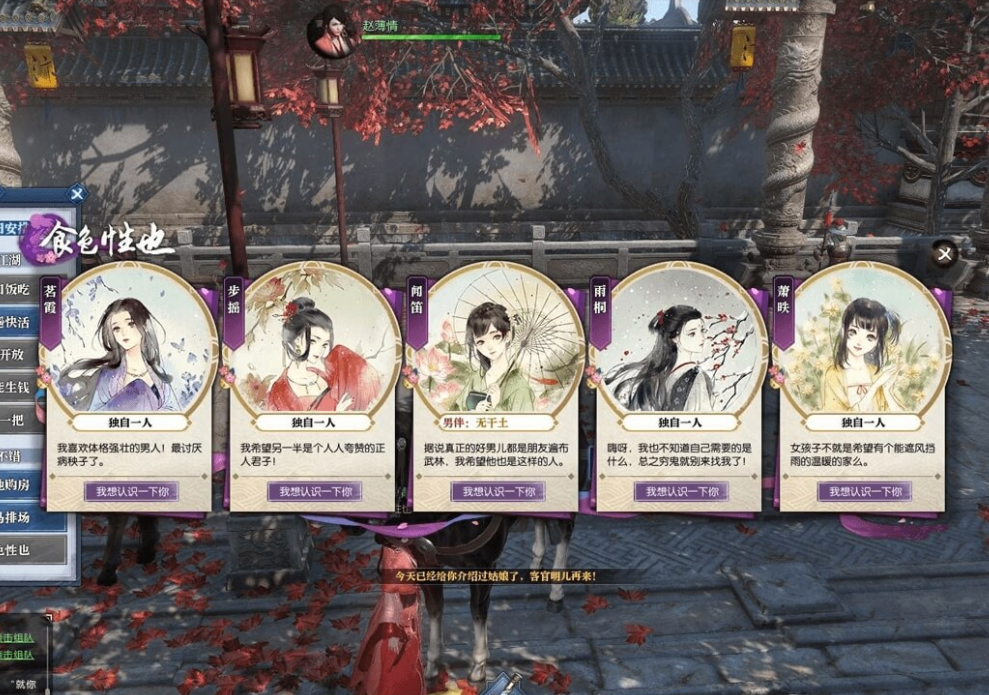Select 步摇's red-dressed portrait
Viewport: 989px width, 695px height.
pos(314,340)
